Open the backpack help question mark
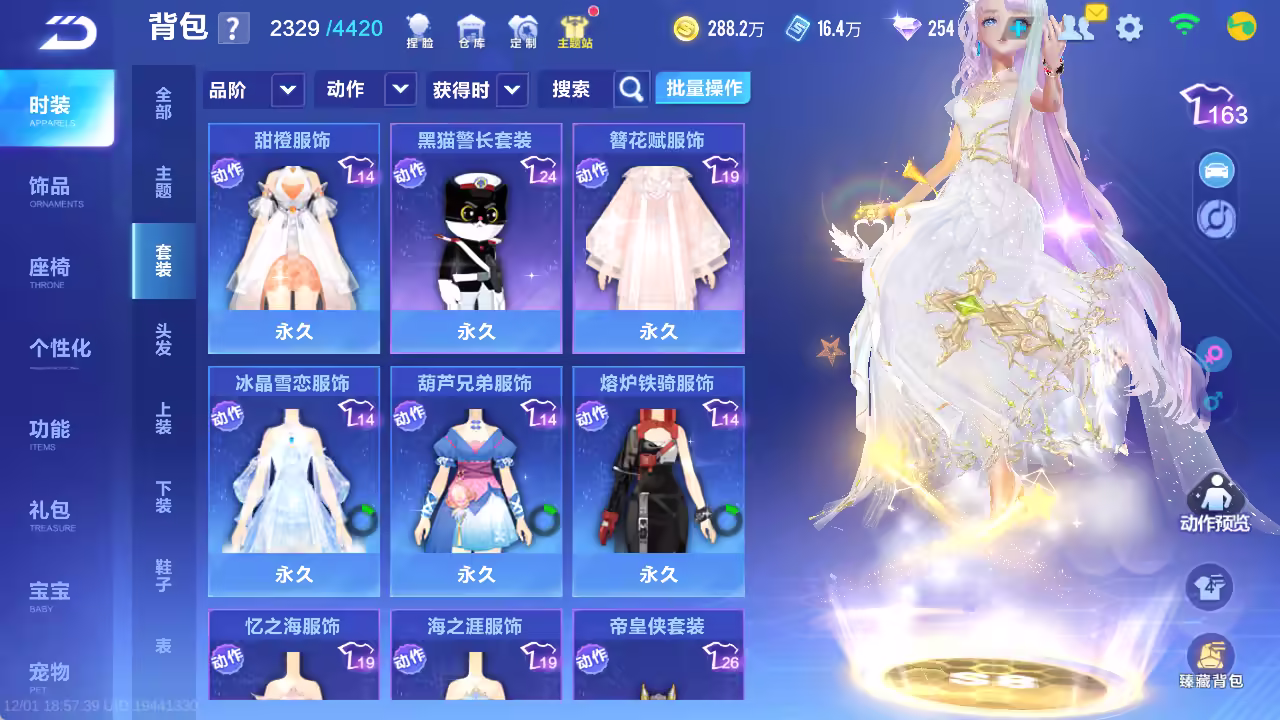This screenshot has width=1280, height=720. pos(233,28)
